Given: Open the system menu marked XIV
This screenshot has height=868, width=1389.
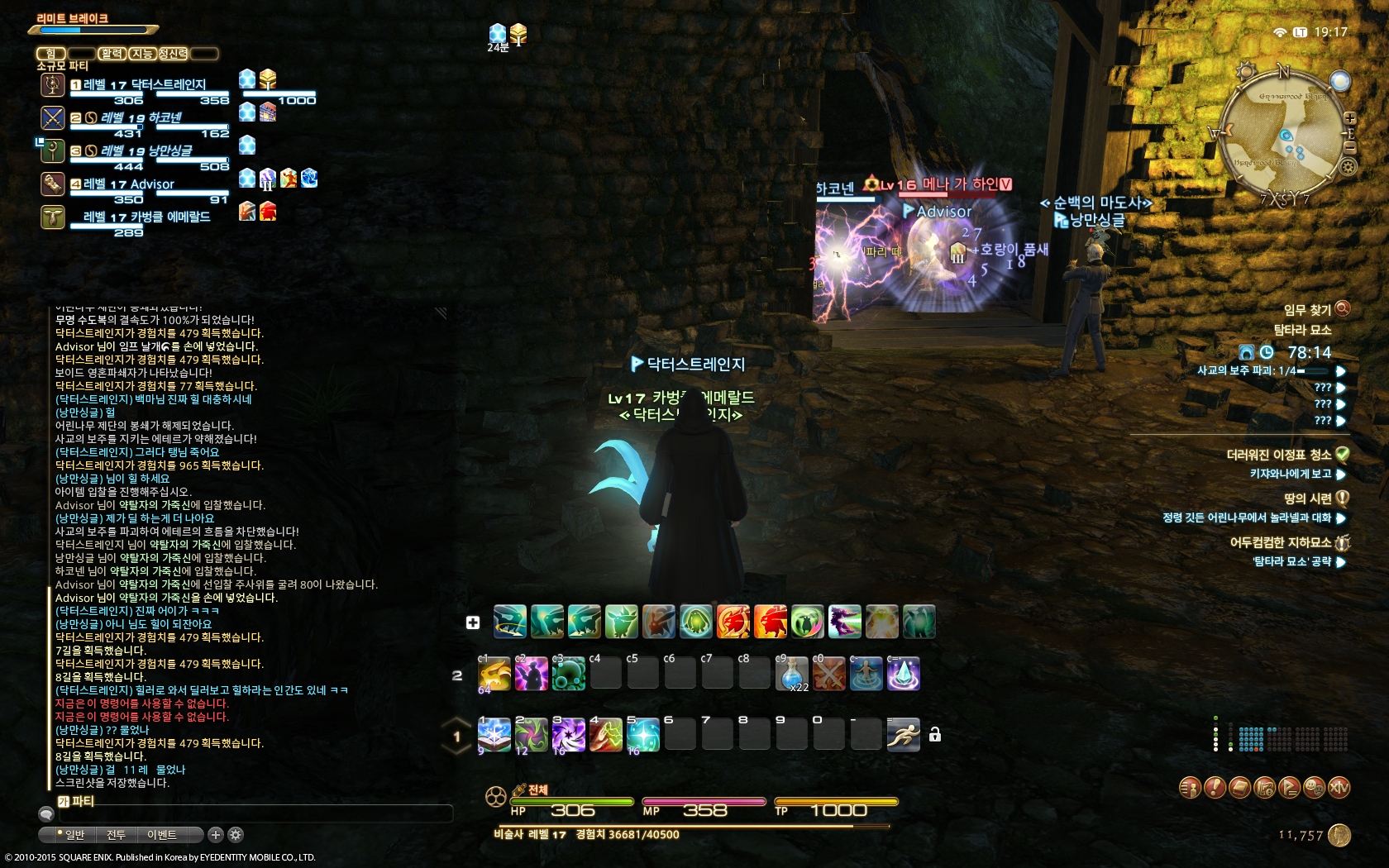Looking at the screenshot, I should pos(1339,788).
